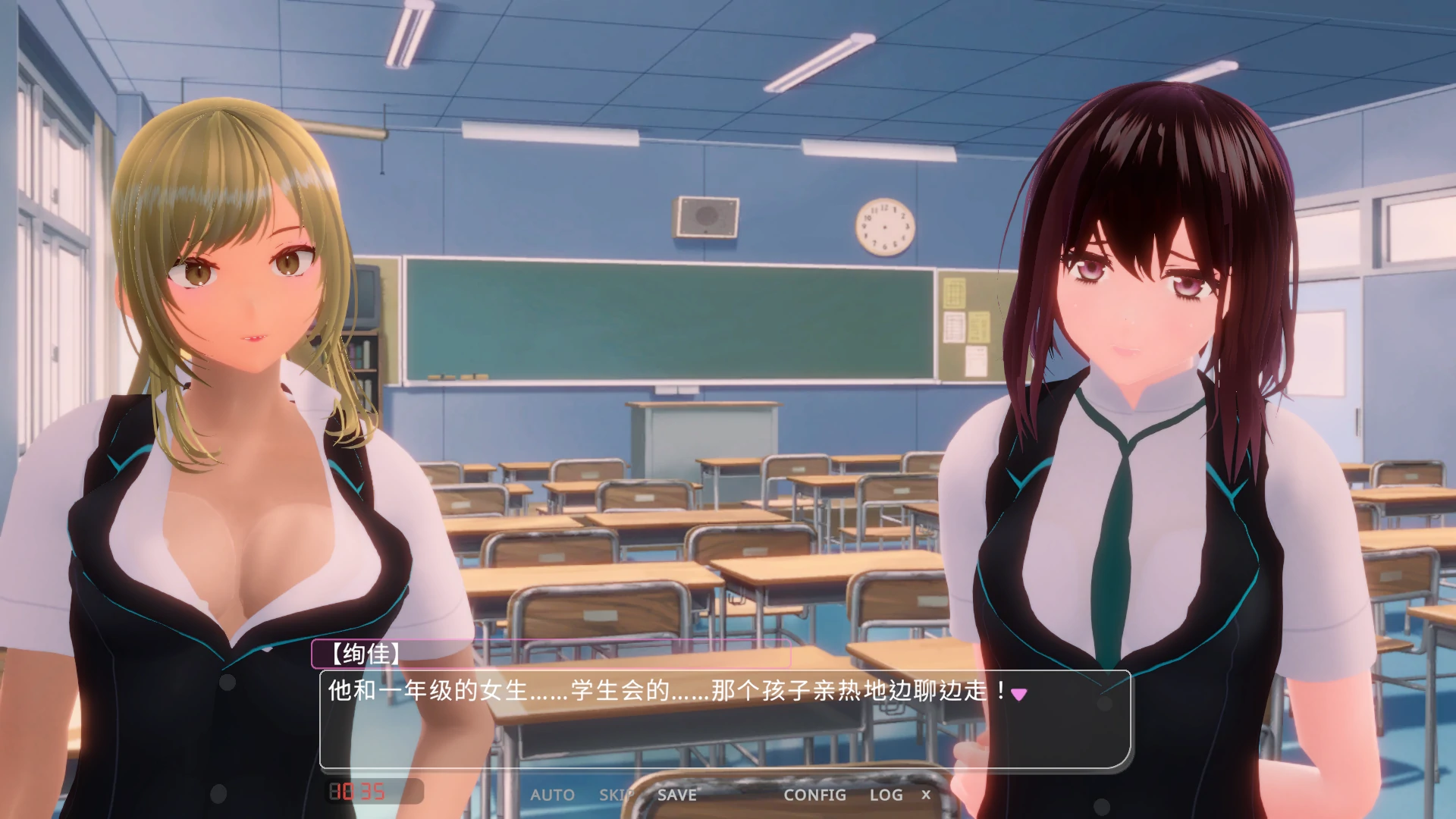Open the LOG to review dialogue history
The height and width of the screenshot is (819, 1456).
884,795
